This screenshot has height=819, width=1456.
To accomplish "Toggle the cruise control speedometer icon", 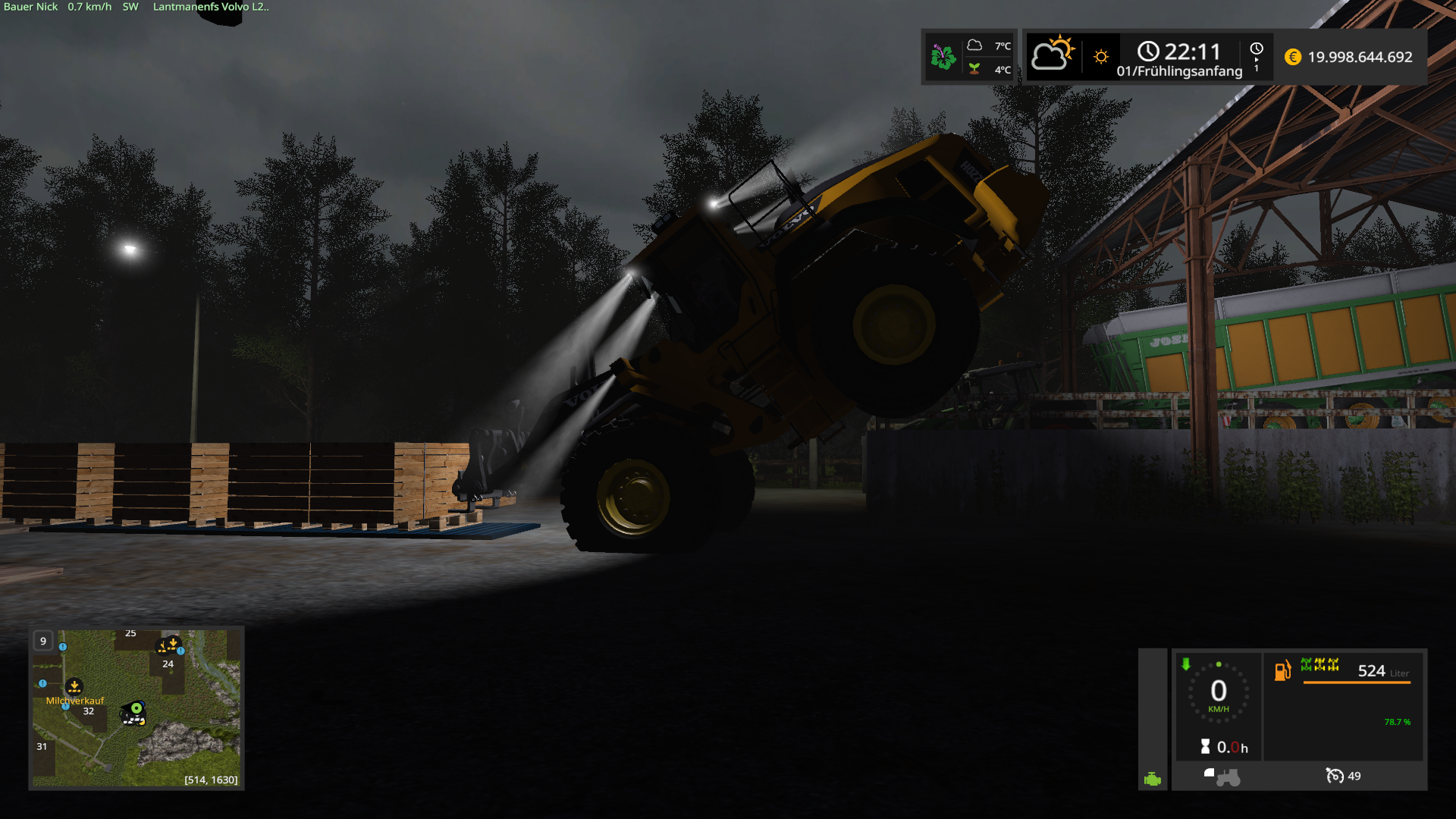I will (1334, 776).
